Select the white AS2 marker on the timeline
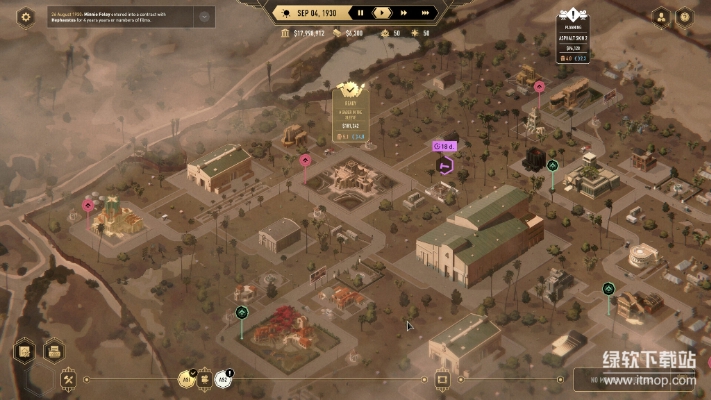This screenshot has width=711, height=400. click(x=225, y=379)
